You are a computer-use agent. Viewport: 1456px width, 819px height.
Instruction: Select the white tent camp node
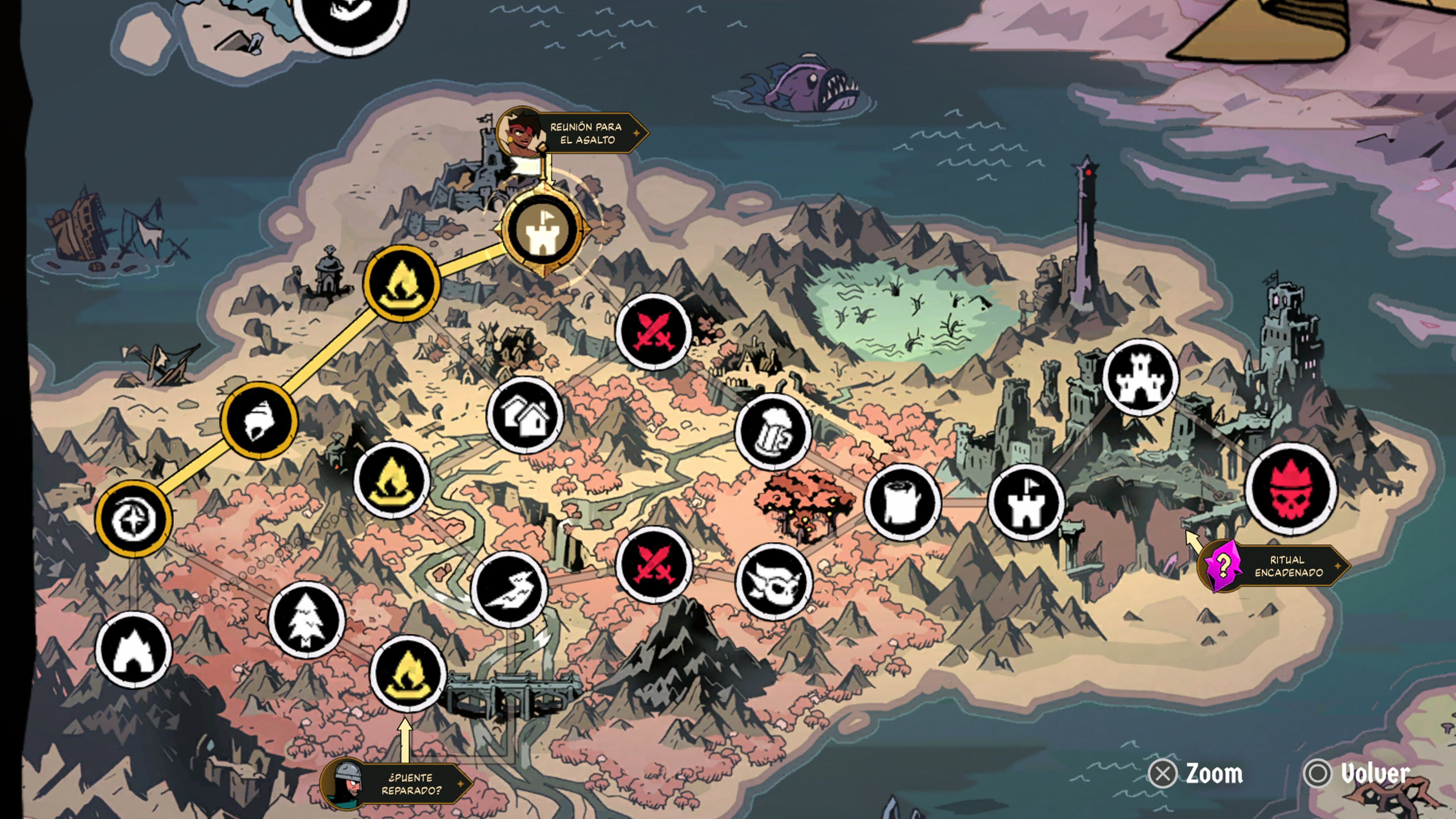pyautogui.click(x=133, y=650)
